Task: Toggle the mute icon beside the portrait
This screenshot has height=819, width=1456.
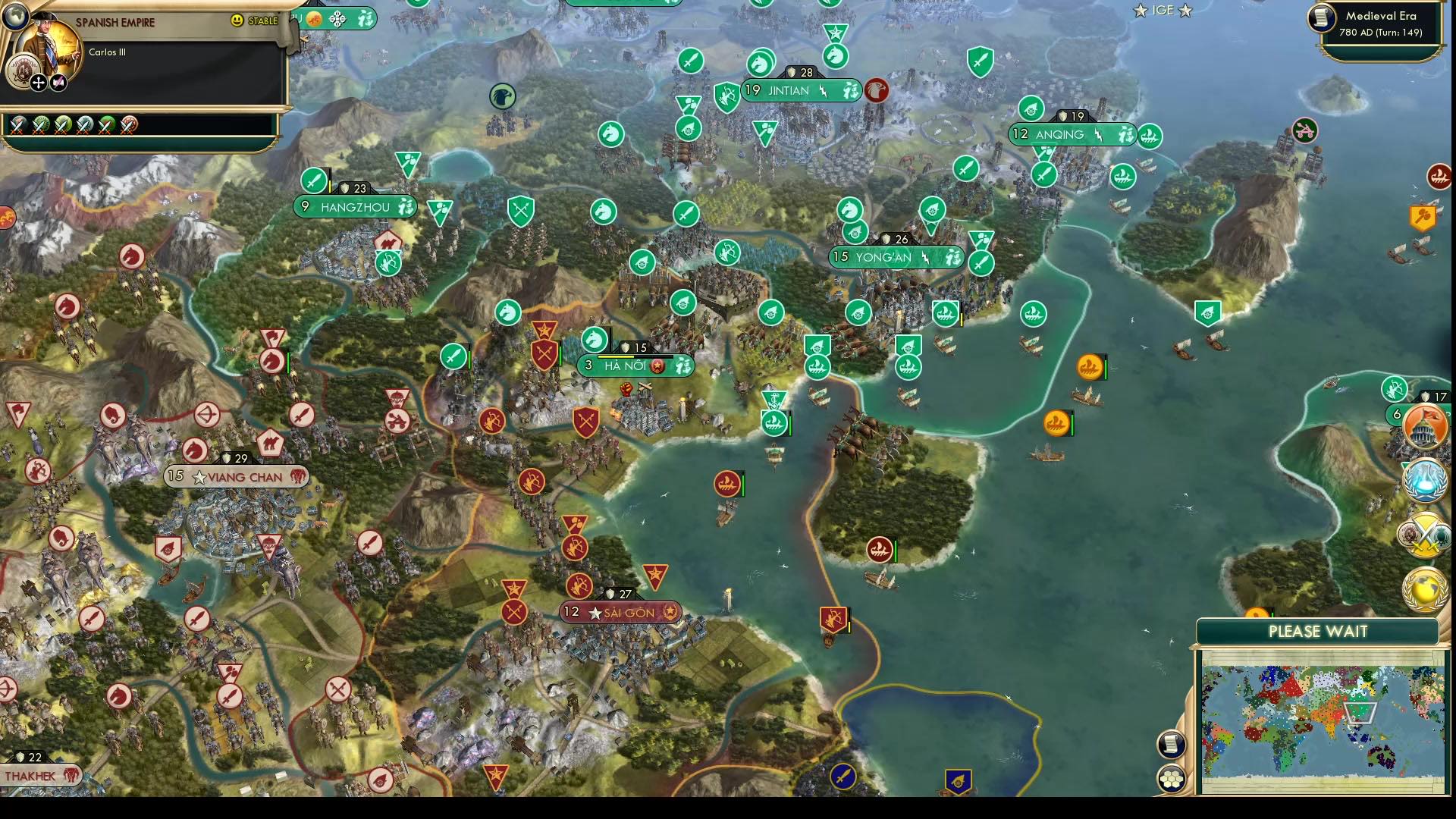Action: (58, 81)
